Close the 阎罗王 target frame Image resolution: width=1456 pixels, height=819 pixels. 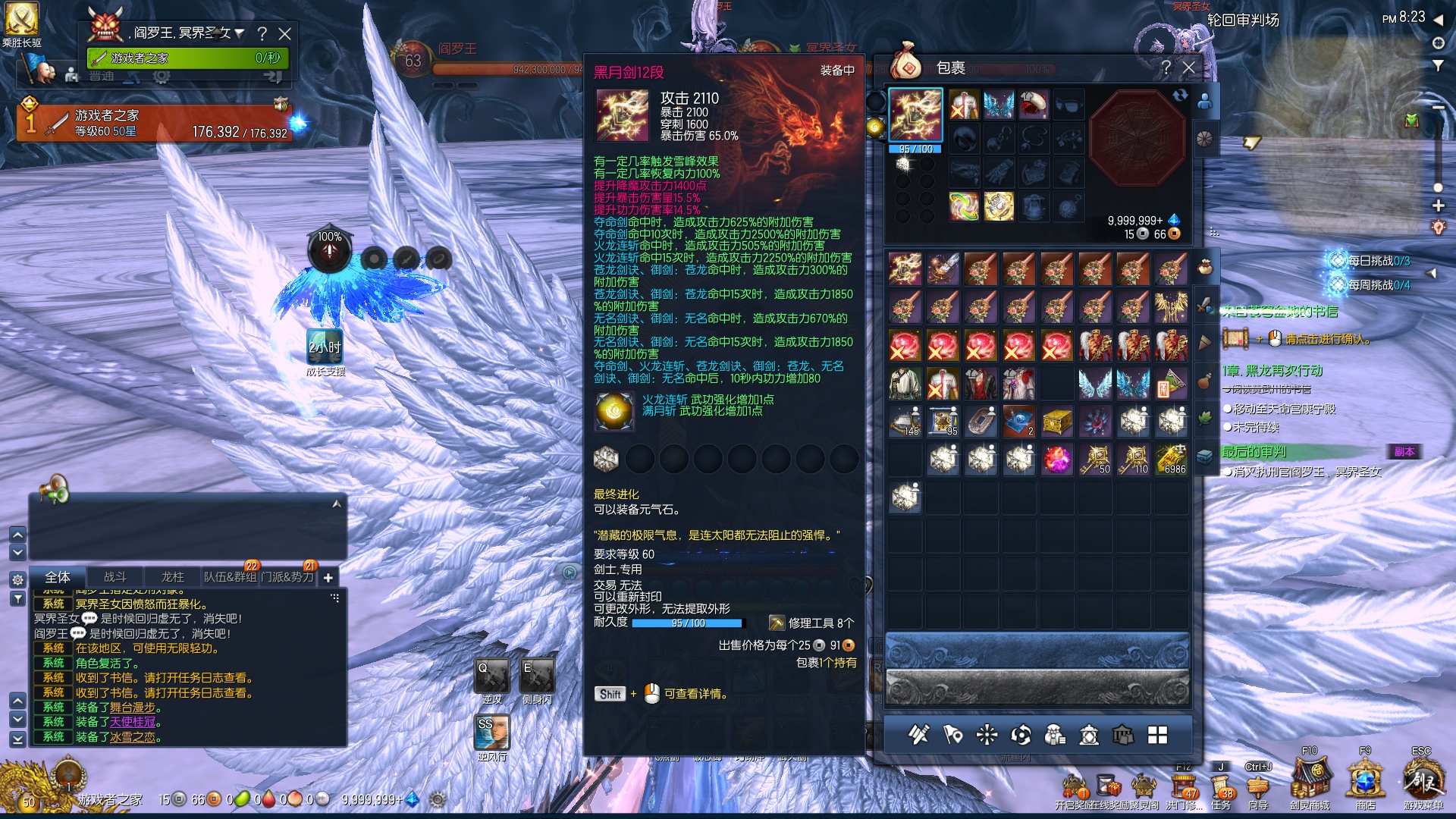click(x=285, y=34)
